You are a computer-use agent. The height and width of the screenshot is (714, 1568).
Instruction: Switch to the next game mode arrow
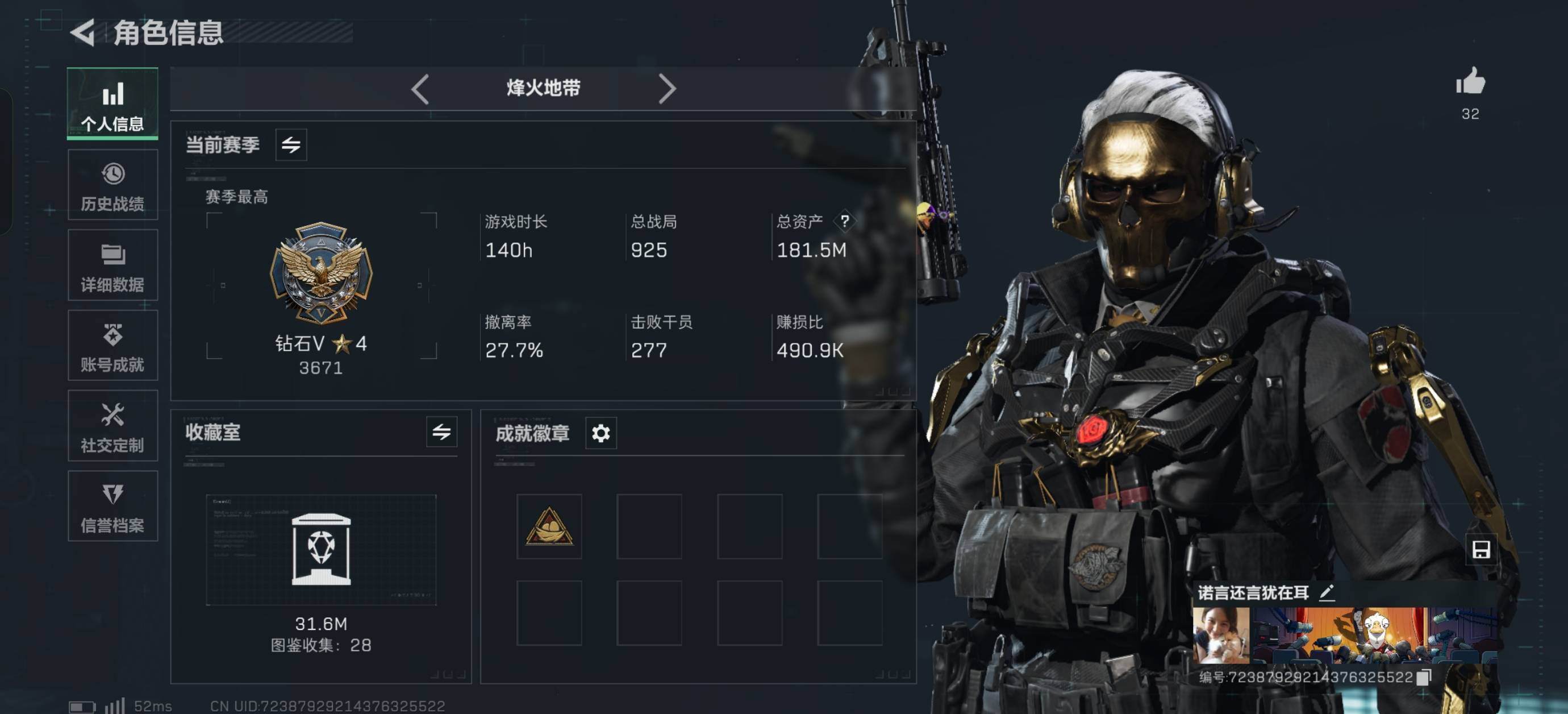coord(667,89)
